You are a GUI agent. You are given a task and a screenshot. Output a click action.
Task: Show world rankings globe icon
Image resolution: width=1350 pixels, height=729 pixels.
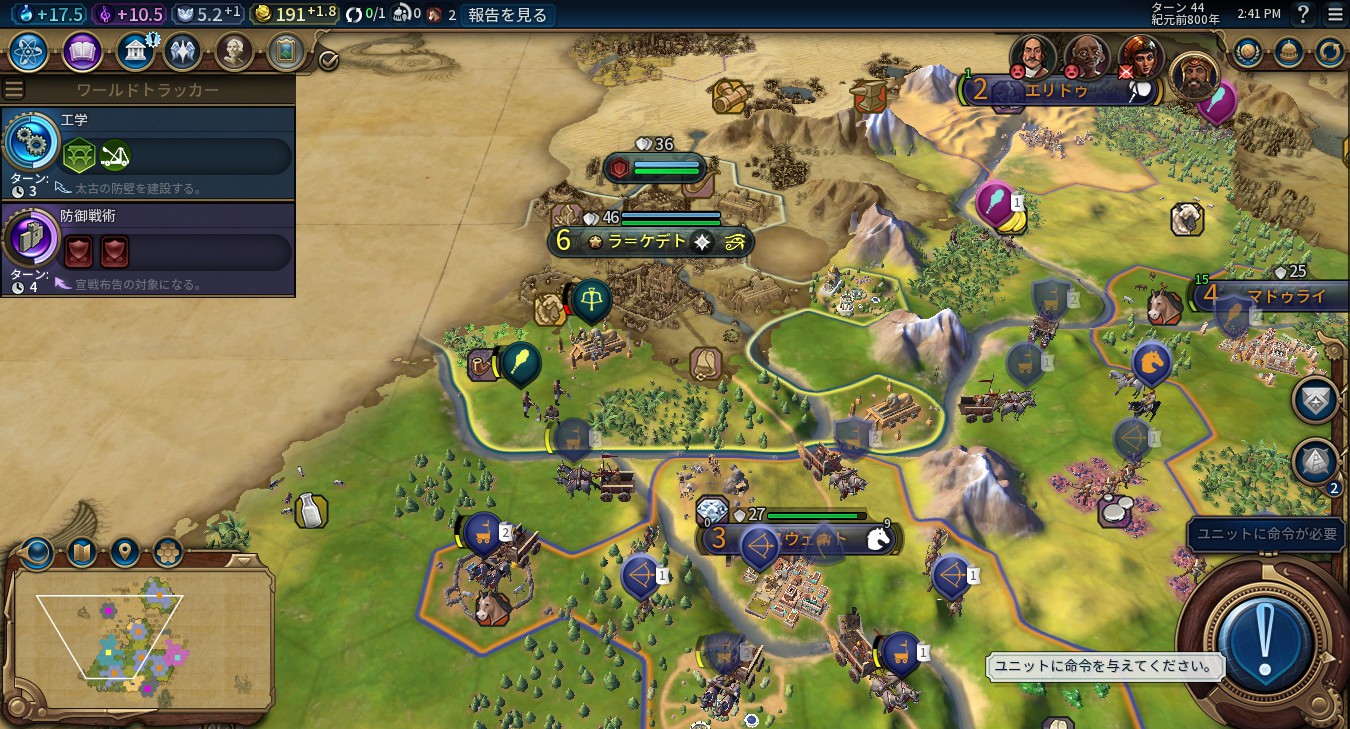coord(1246,52)
